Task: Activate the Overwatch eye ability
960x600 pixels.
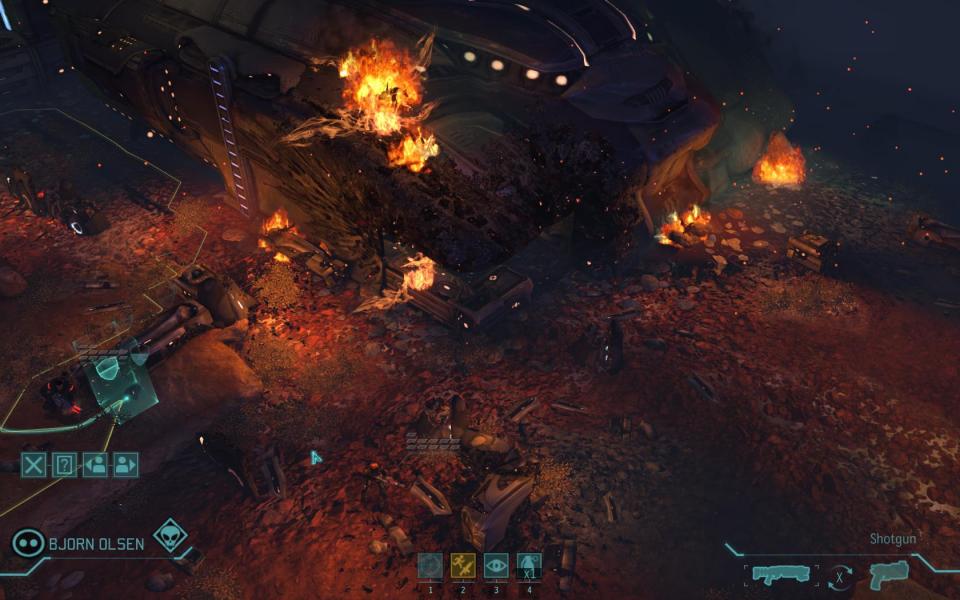Action: tap(496, 566)
